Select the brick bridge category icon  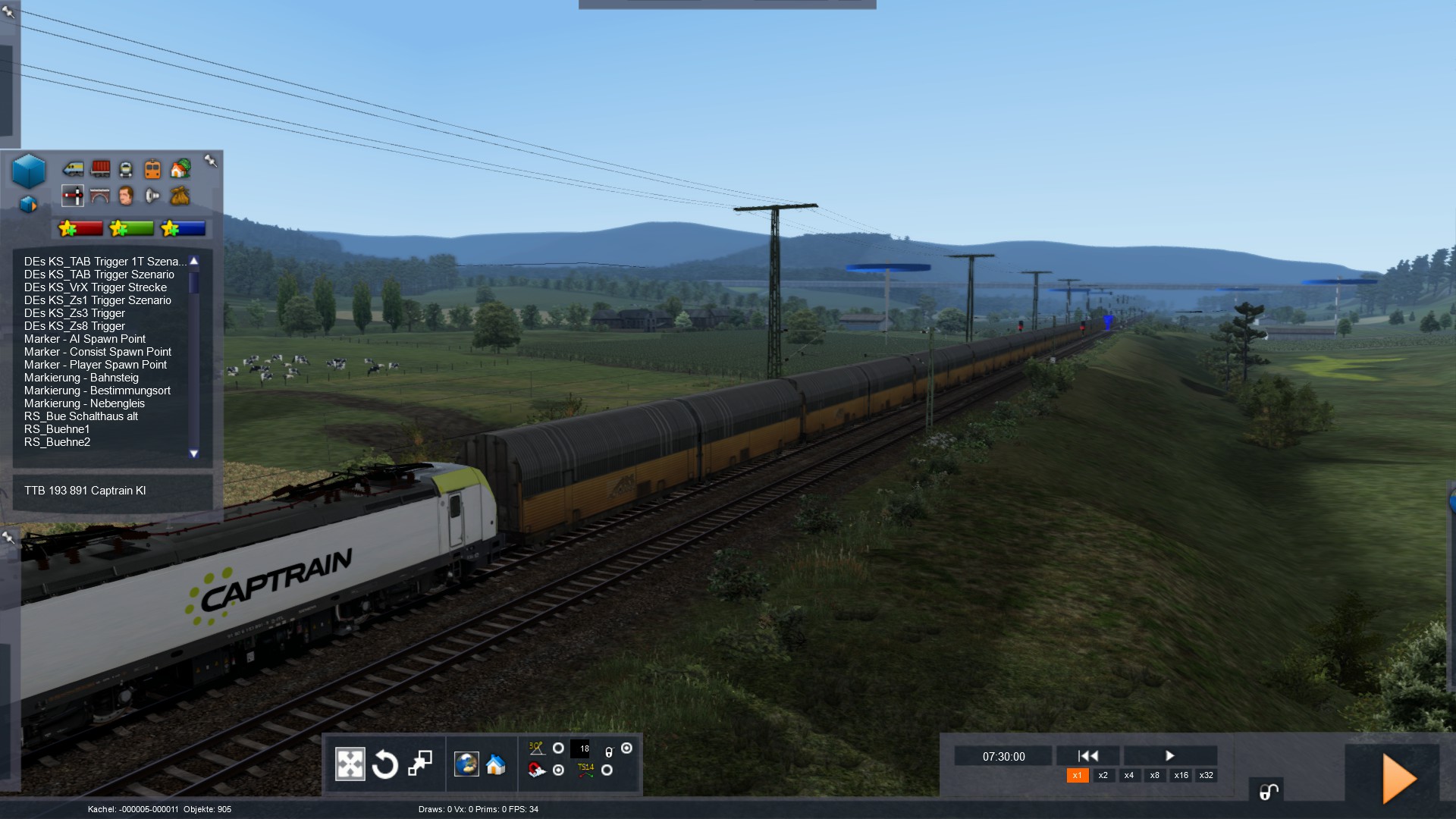coord(100,196)
